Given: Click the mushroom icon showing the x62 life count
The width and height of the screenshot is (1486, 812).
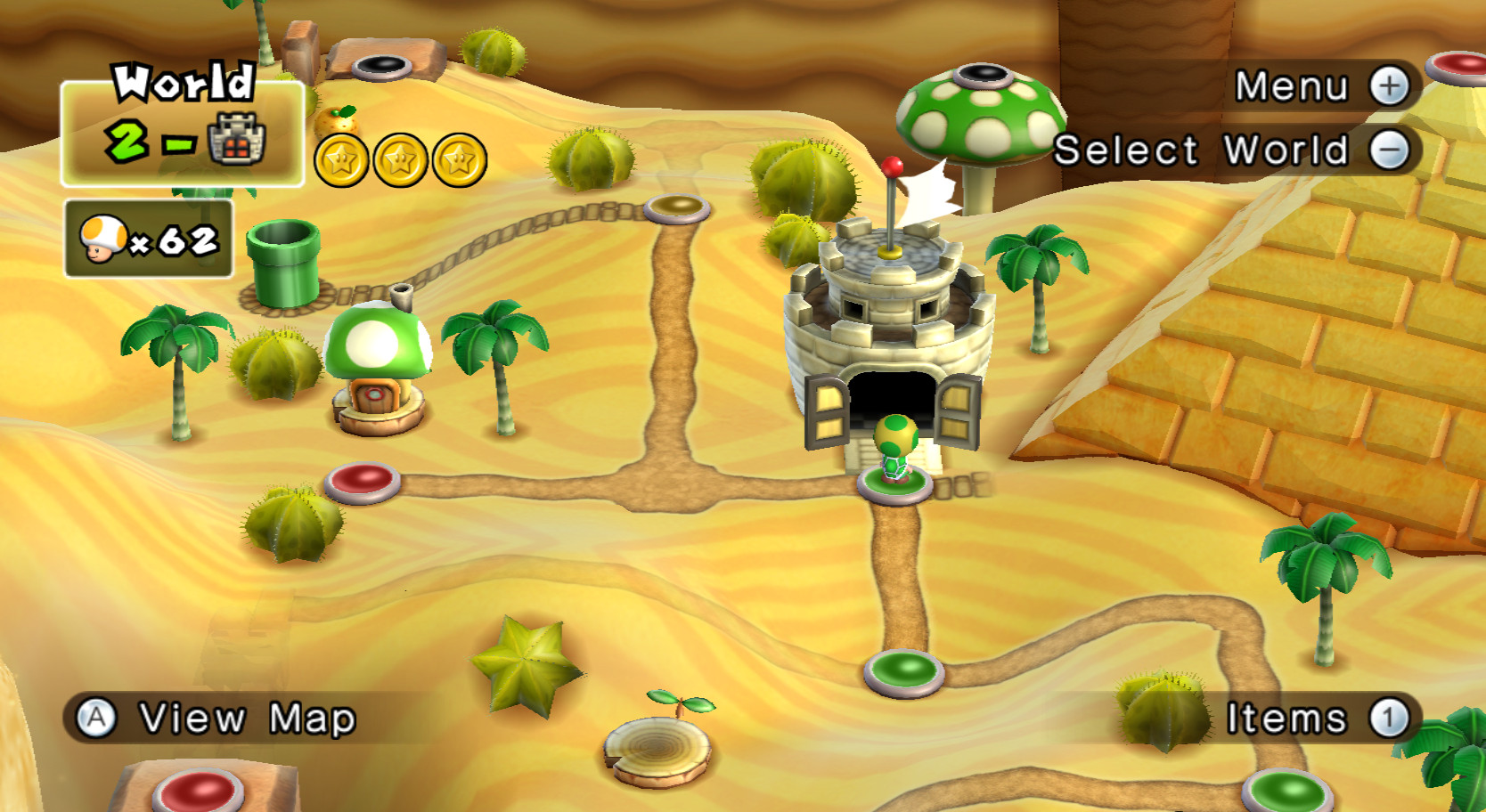Looking at the screenshot, I should pos(102,240).
